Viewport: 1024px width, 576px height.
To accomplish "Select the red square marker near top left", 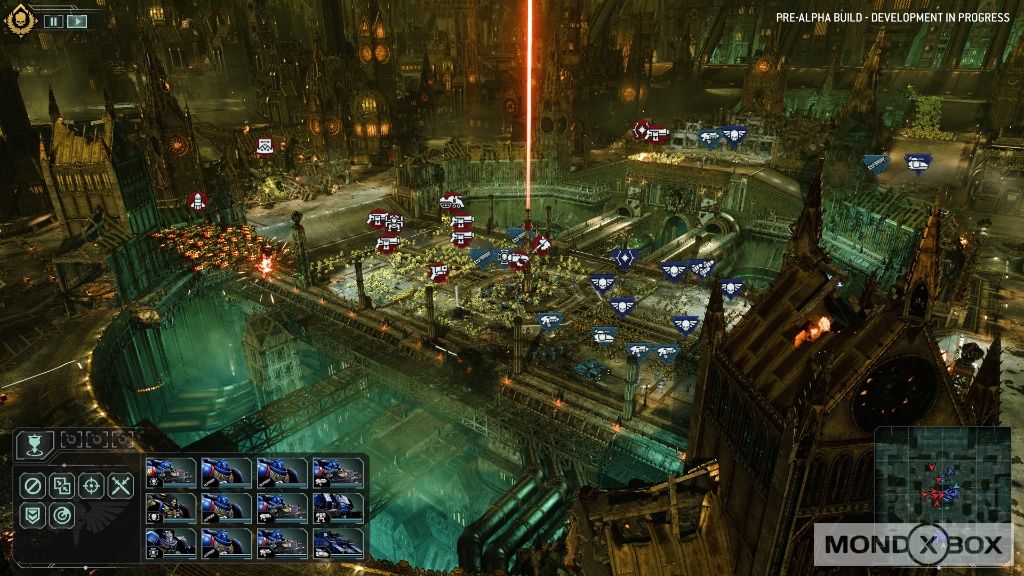I will pos(264,146).
